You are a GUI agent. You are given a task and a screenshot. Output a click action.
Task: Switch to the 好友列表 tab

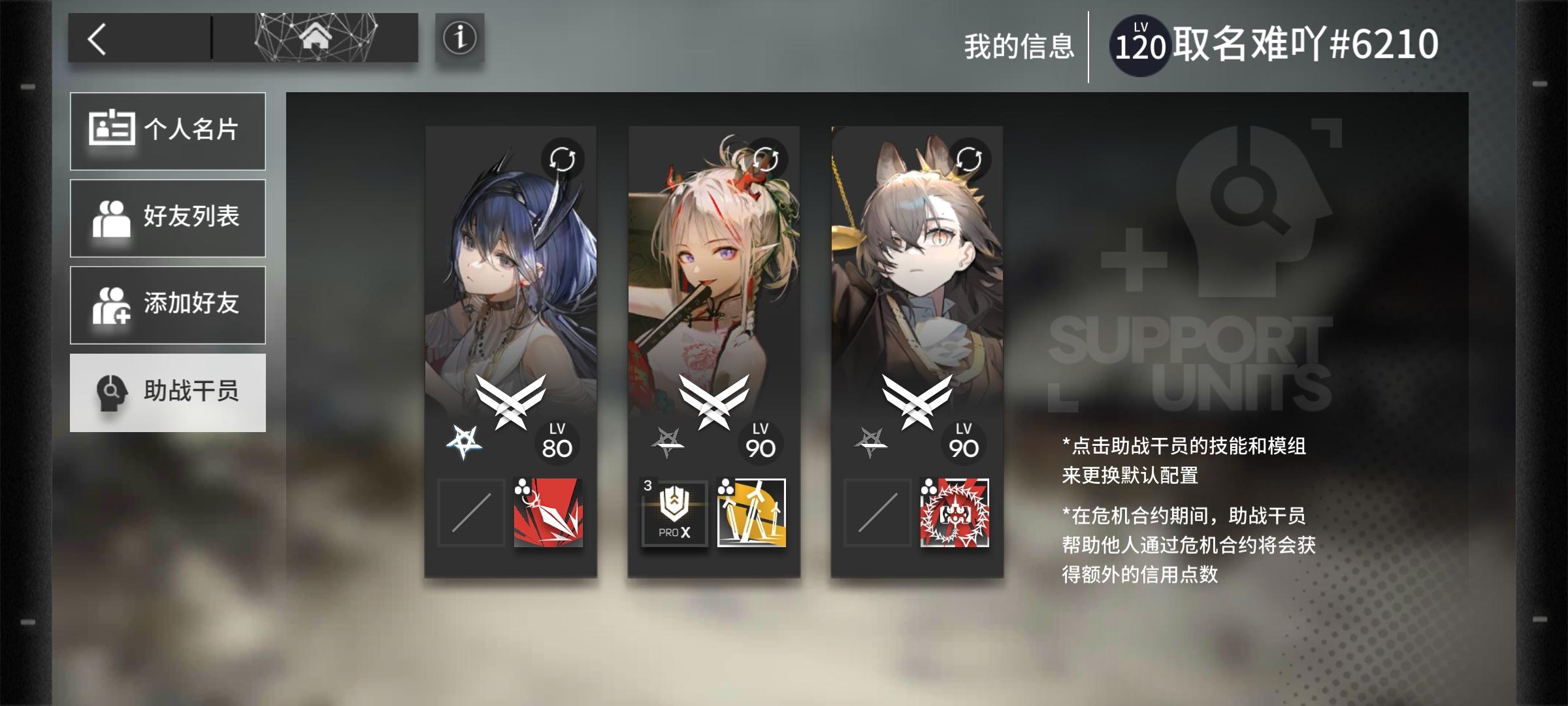pyautogui.click(x=167, y=217)
